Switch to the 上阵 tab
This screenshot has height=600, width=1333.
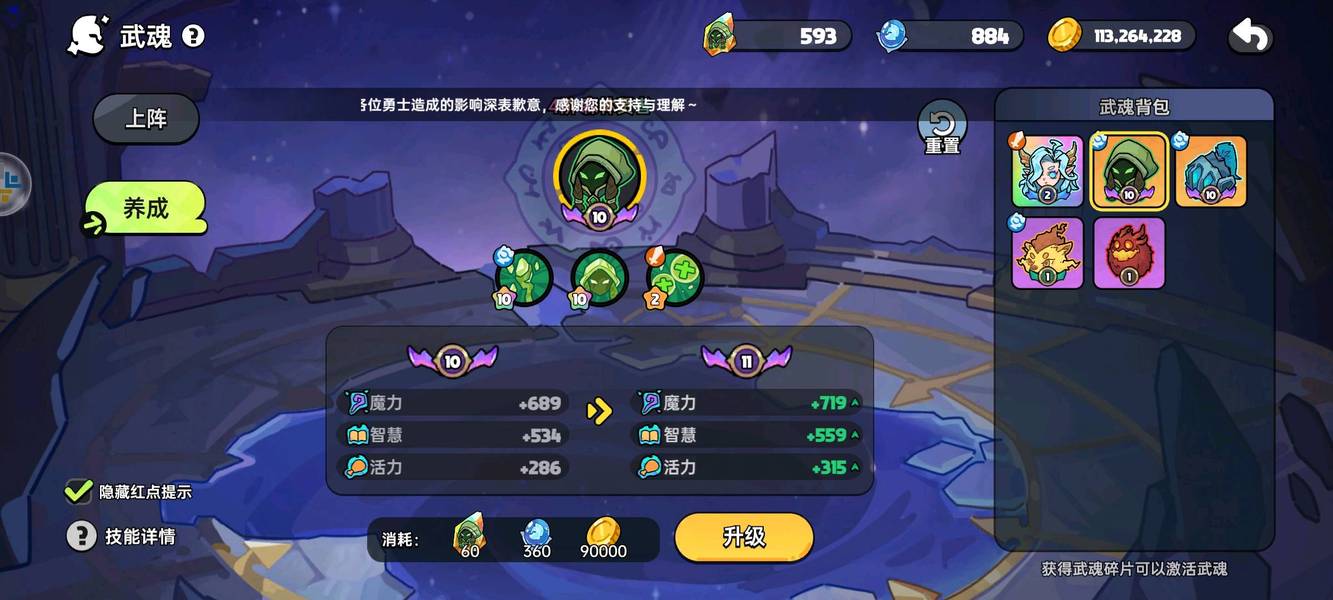point(146,119)
